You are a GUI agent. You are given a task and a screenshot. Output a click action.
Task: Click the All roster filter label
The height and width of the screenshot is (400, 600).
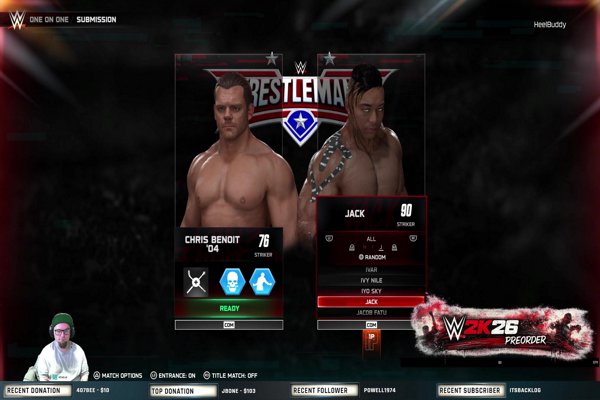(371, 240)
